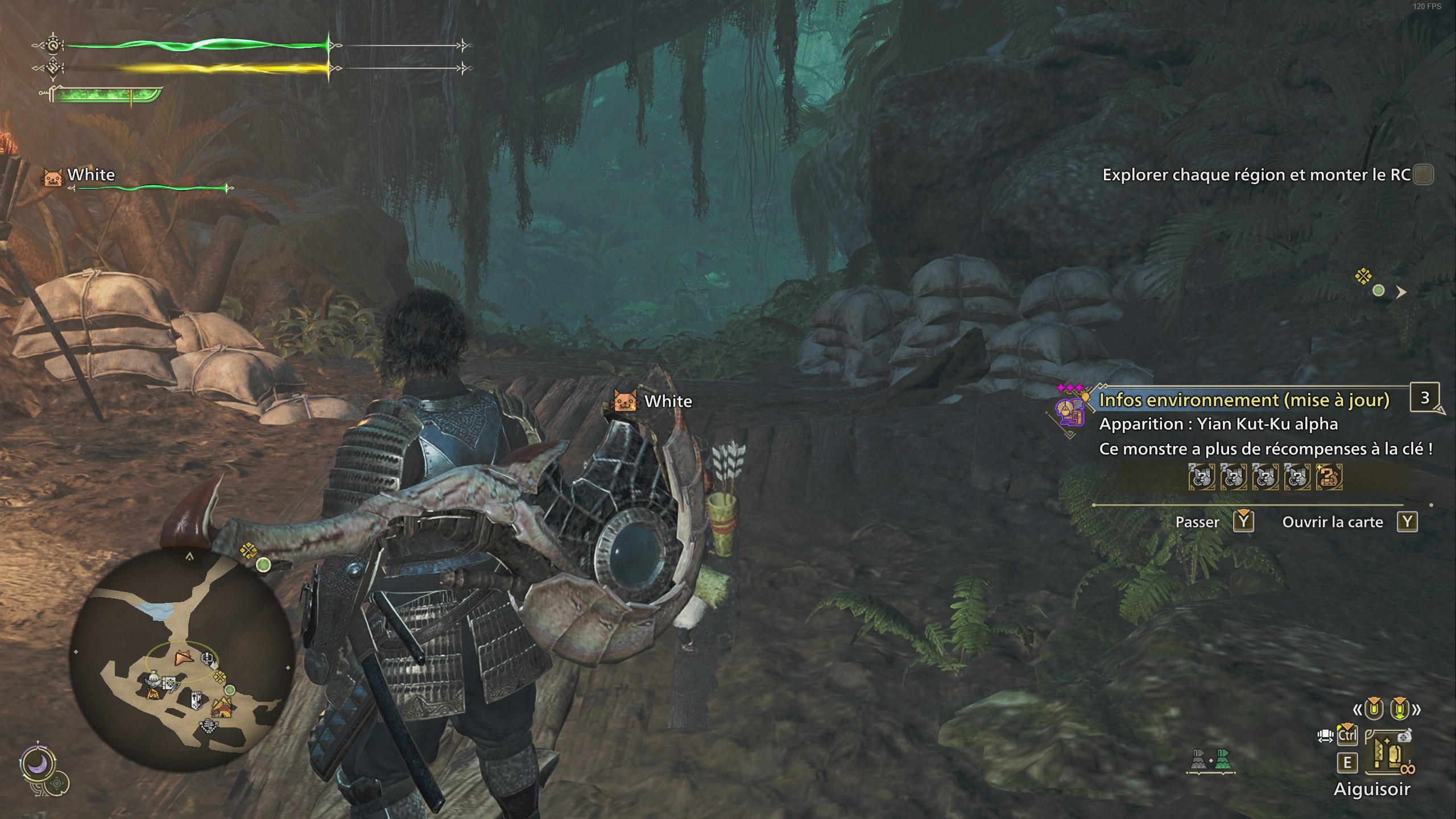Screen dimensions: 1456x819
Task: Open the banner quest icon on the minimap
Action: coord(196,701)
